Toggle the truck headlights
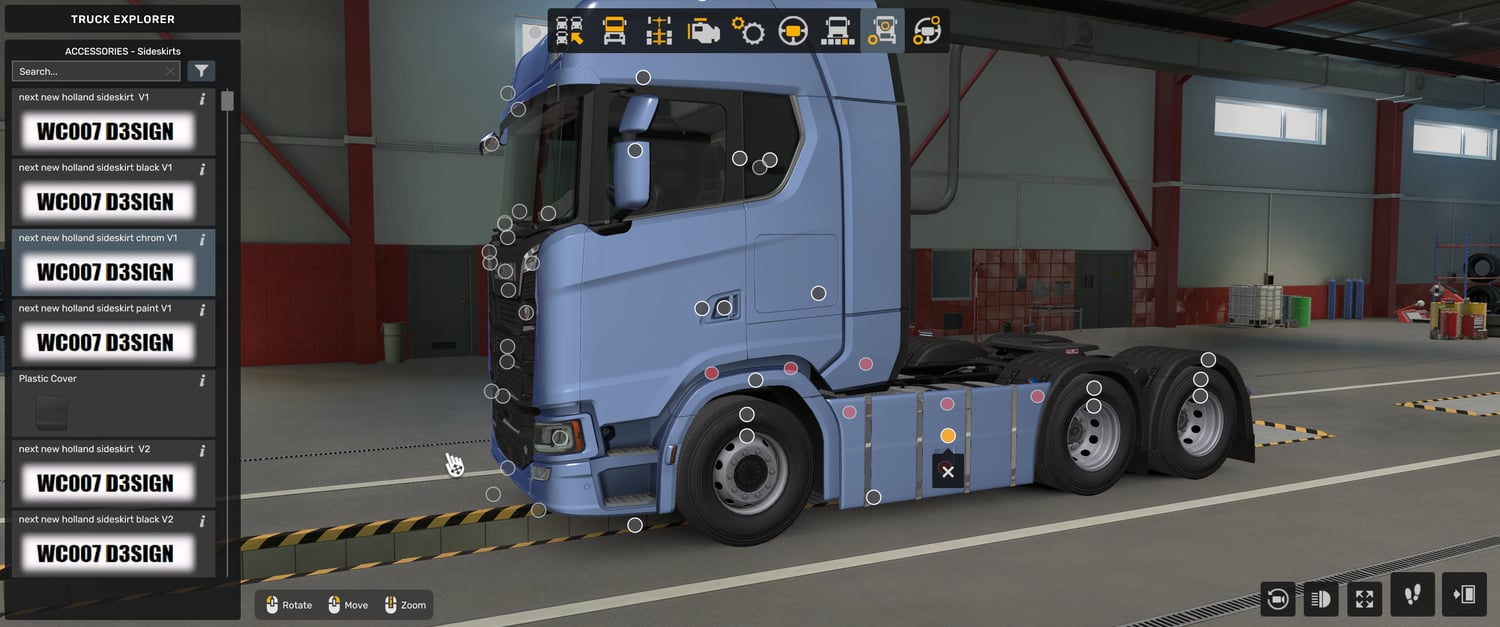This screenshot has height=627, width=1500. [1320, 598]
